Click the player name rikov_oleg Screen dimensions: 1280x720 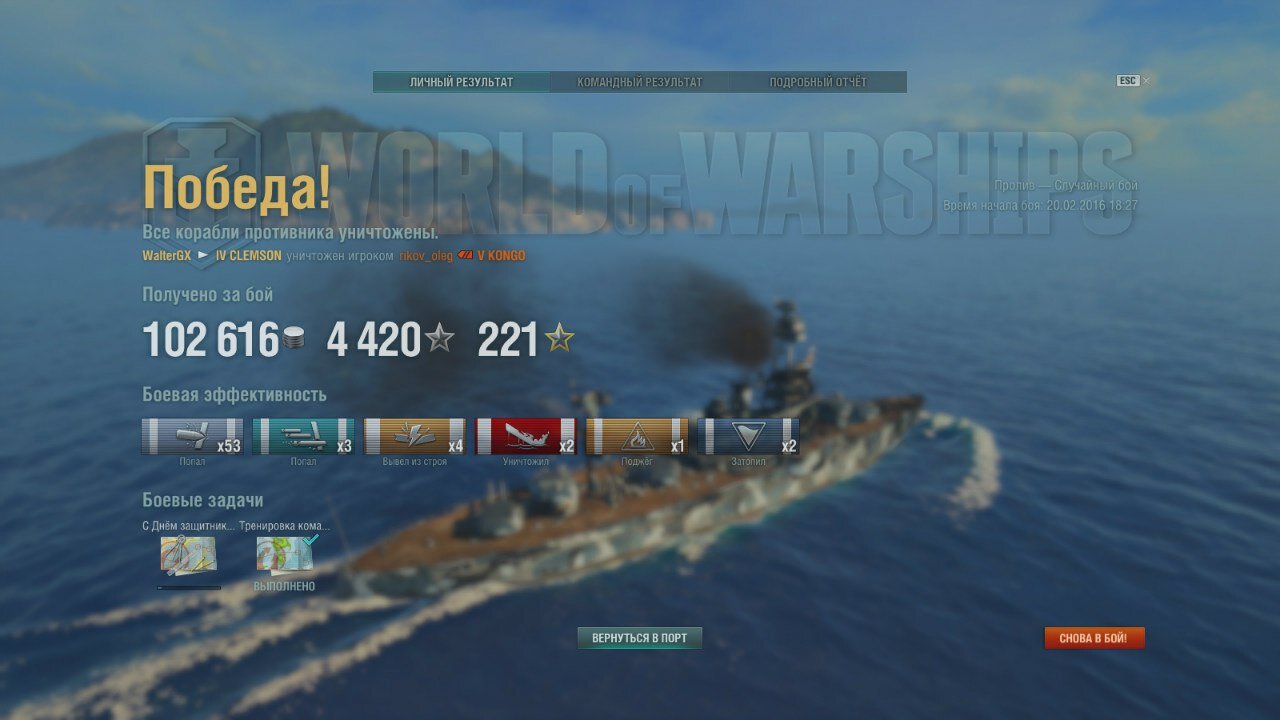click(426, 256)
